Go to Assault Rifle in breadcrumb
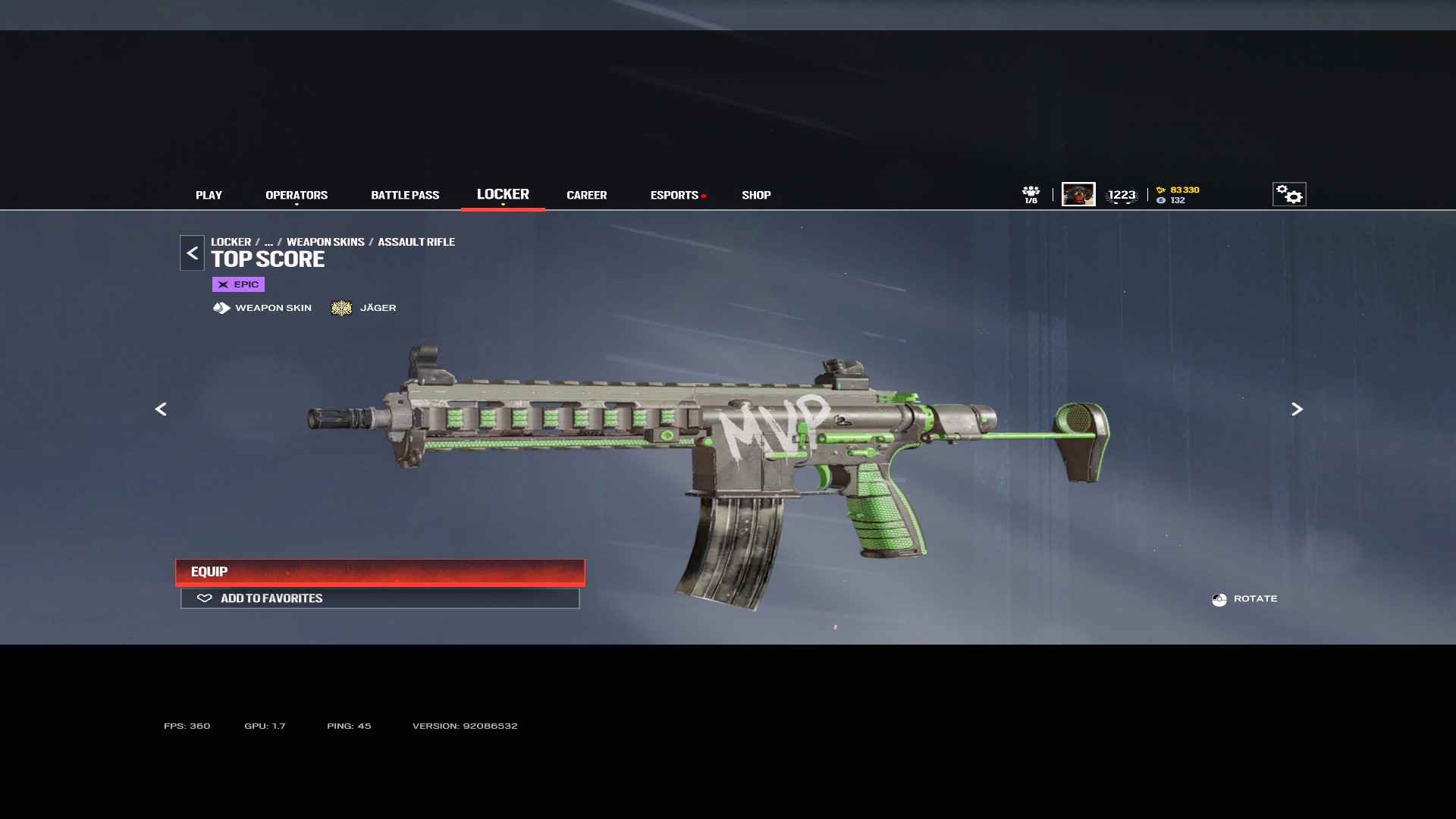This screenshot has width=1456, height=819. [x=416, y=242]
